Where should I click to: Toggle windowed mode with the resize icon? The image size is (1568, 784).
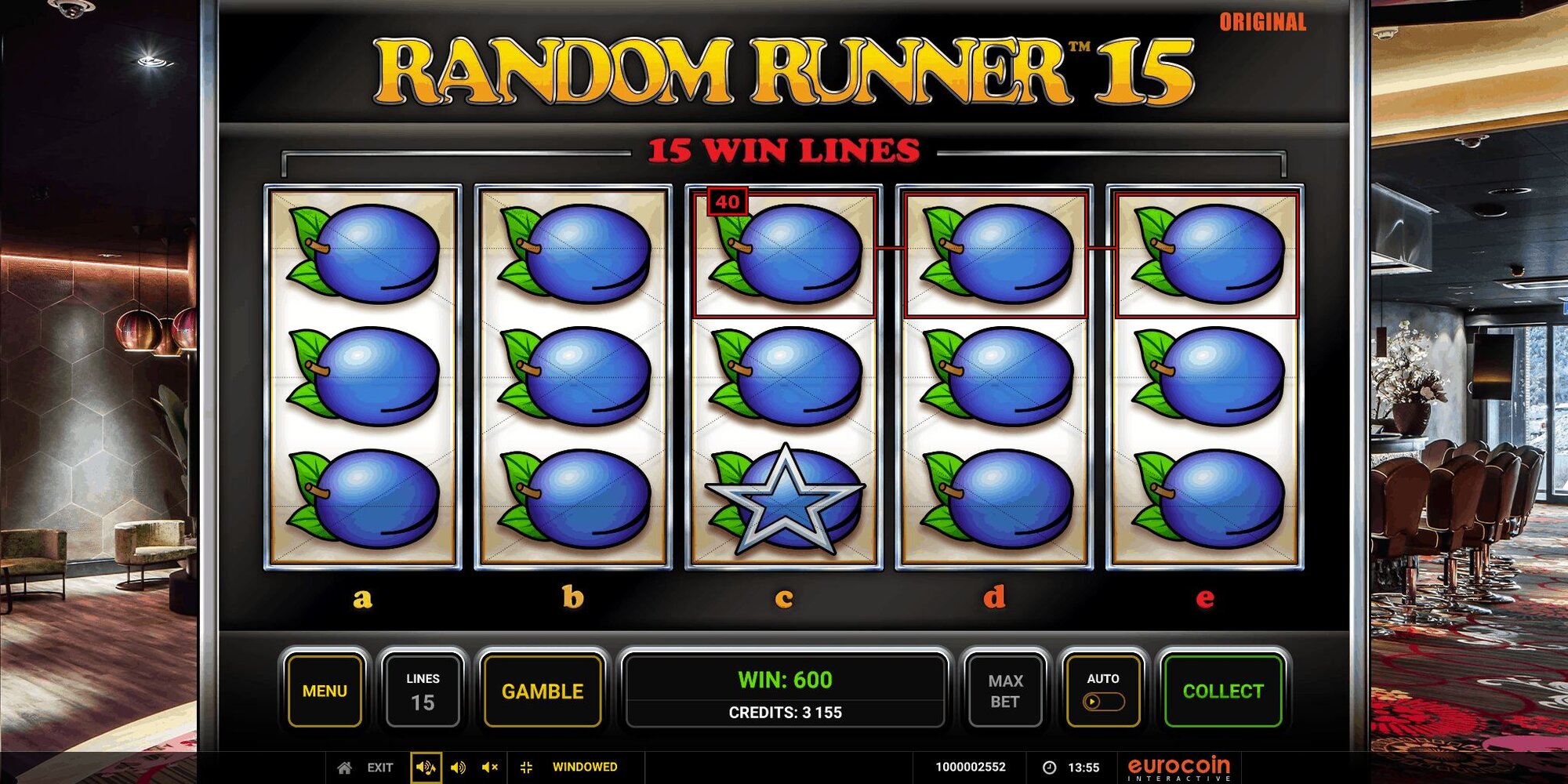click(x=528, y=768)
